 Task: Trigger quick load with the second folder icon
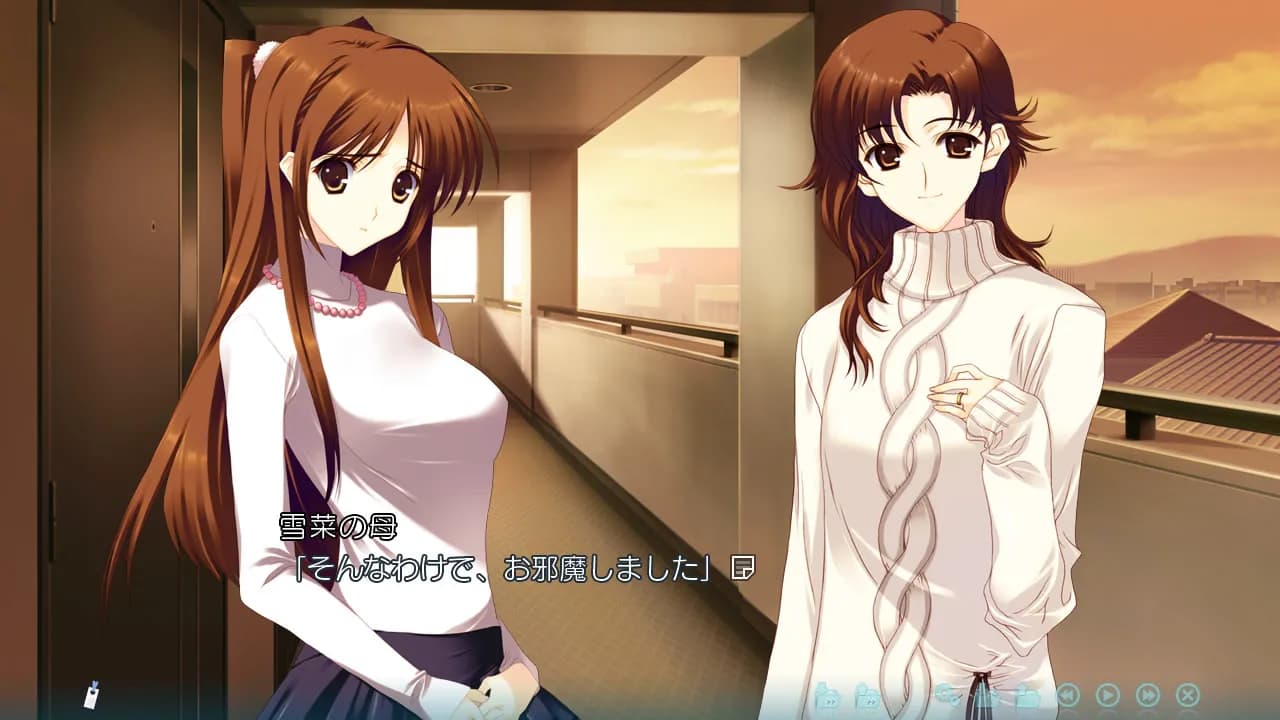[x=868, y=694]
